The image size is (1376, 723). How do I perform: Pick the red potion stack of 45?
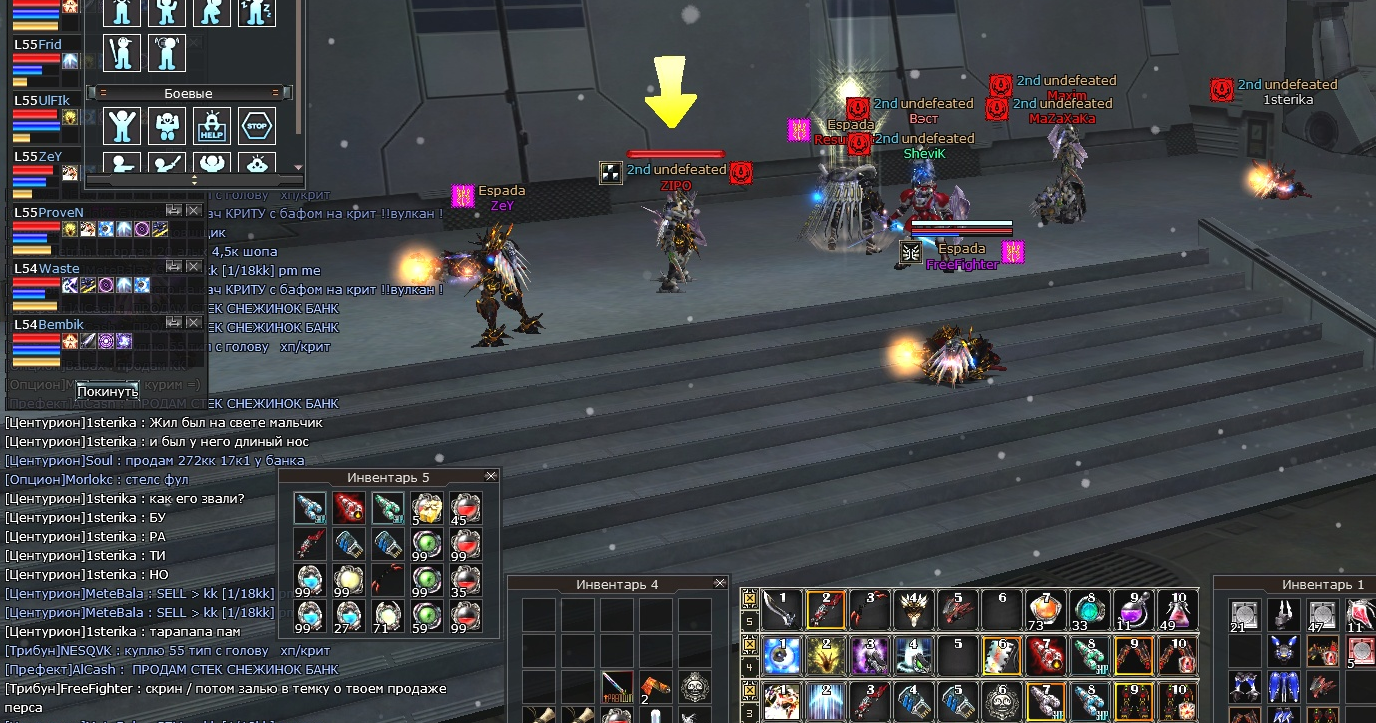click(466, 508)
